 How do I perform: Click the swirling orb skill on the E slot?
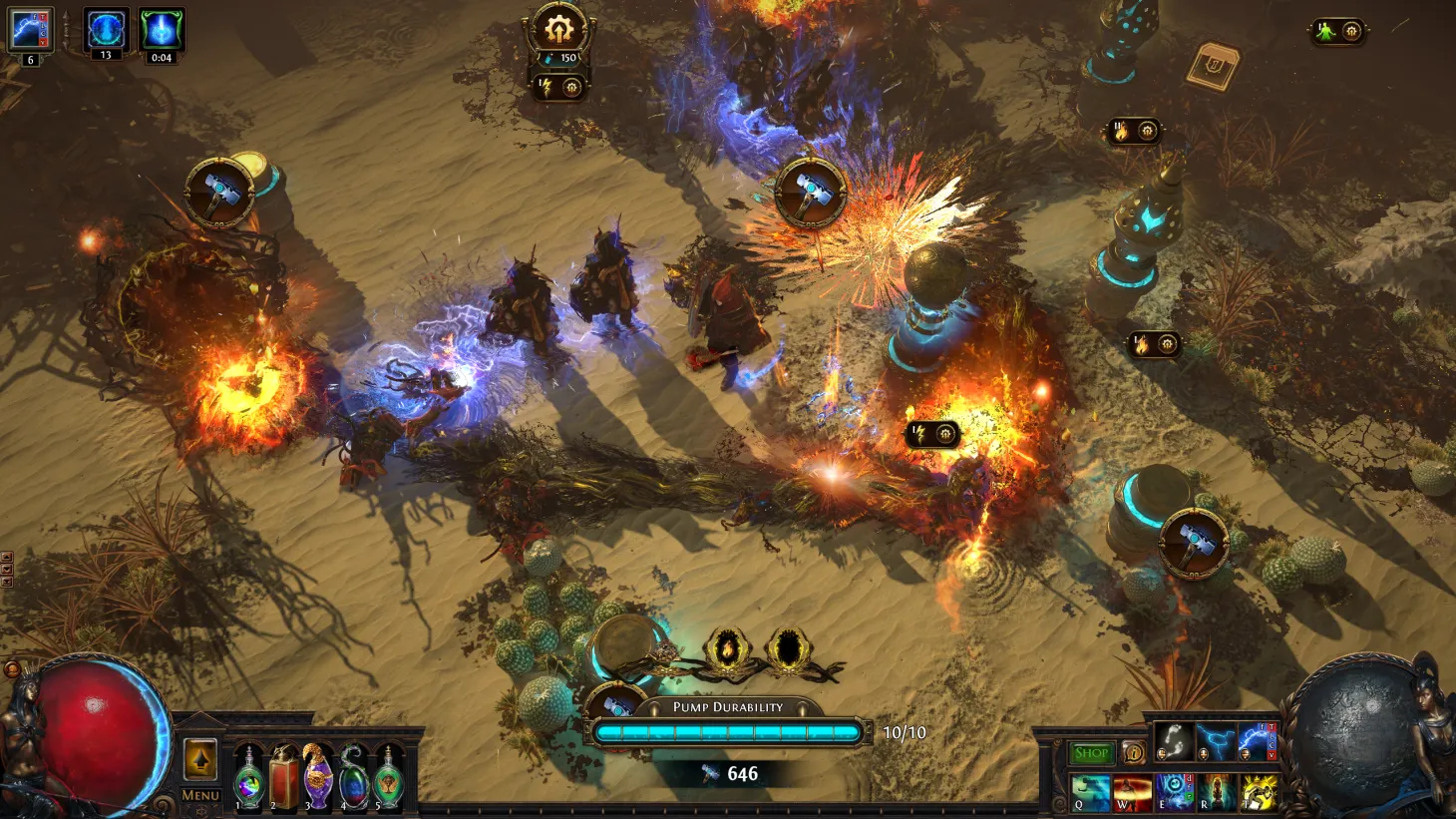click(x=1171, y=793)
